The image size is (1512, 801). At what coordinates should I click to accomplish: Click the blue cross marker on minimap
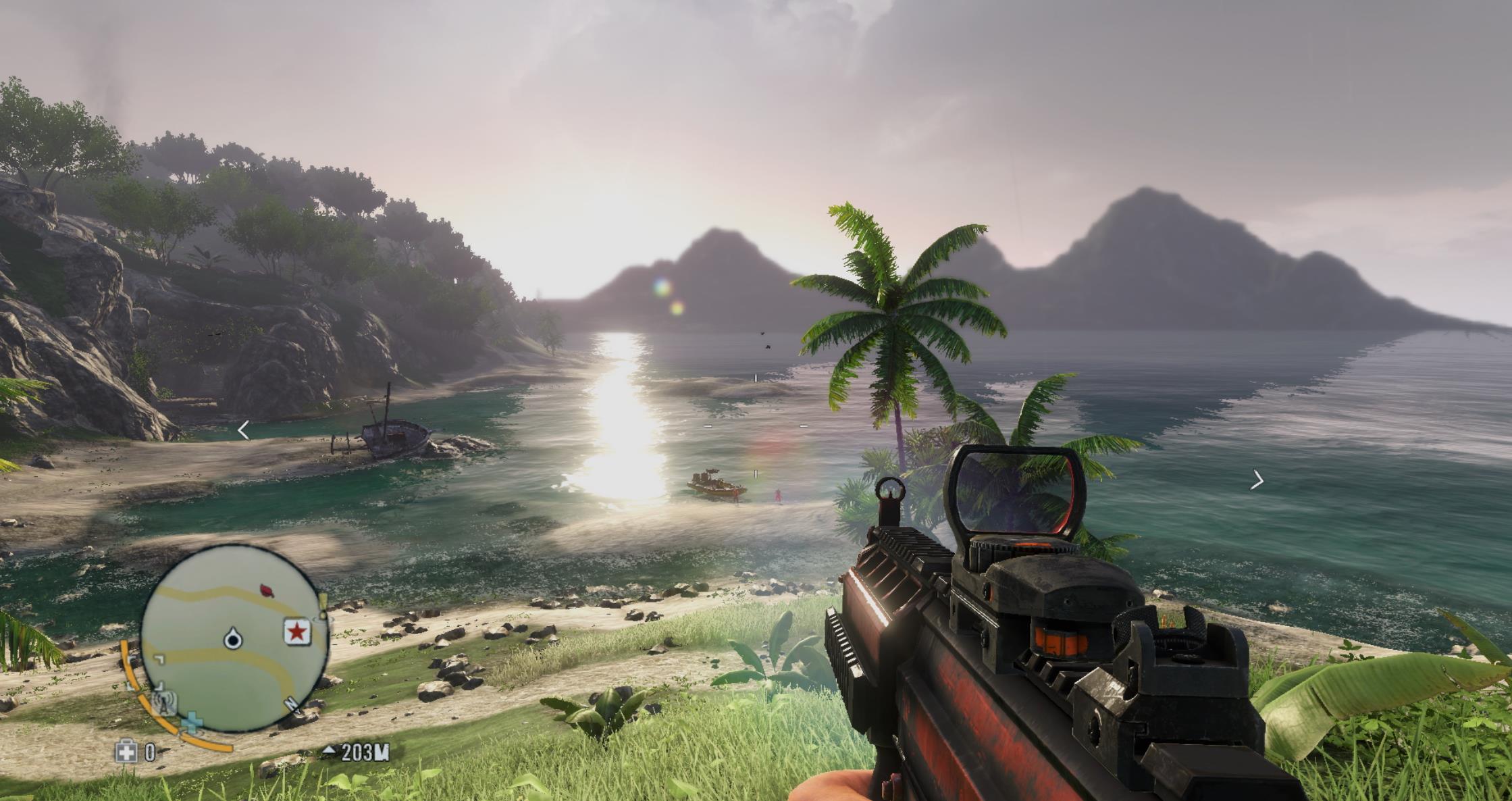coord(193,722)
